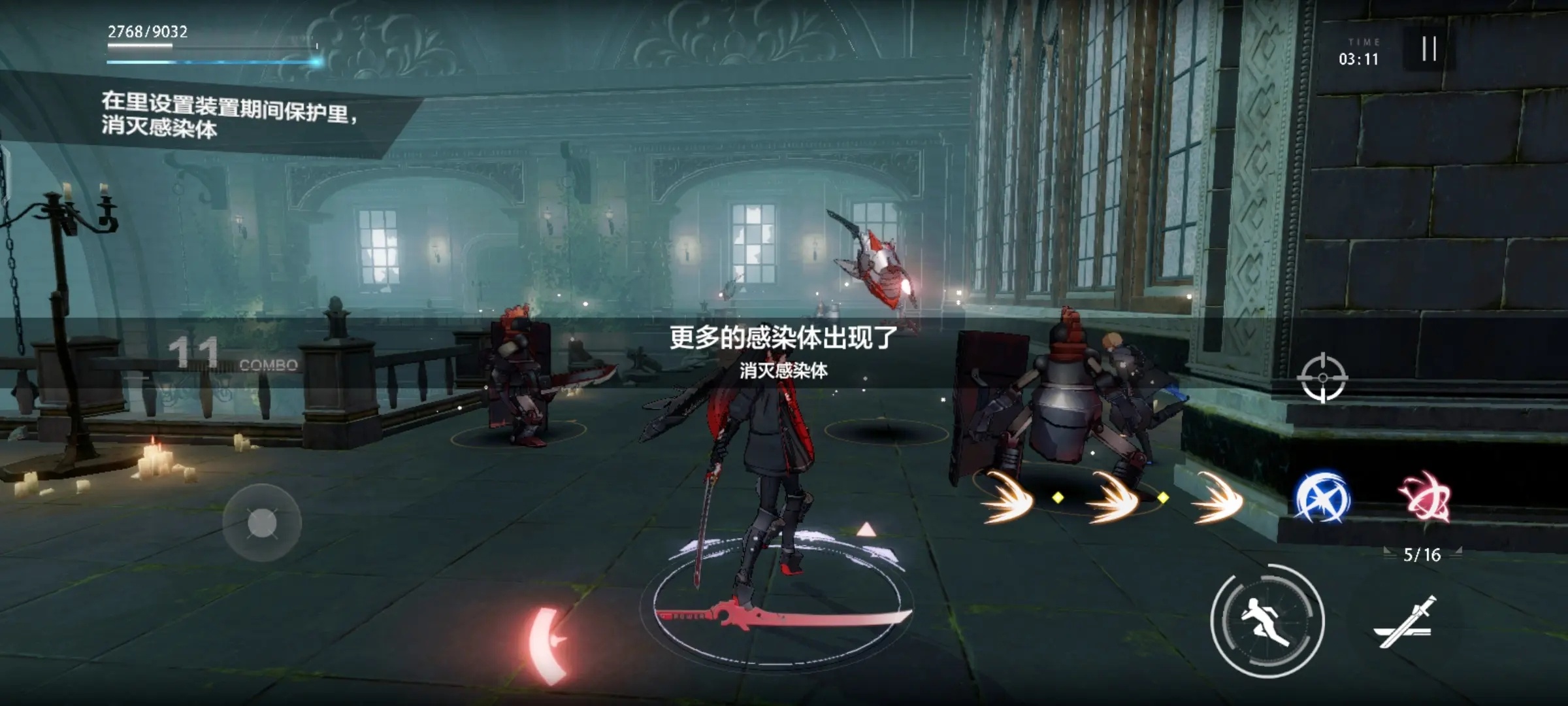
Task: Tap the crosshair lock-on target button
Action: click(1323, 378)
